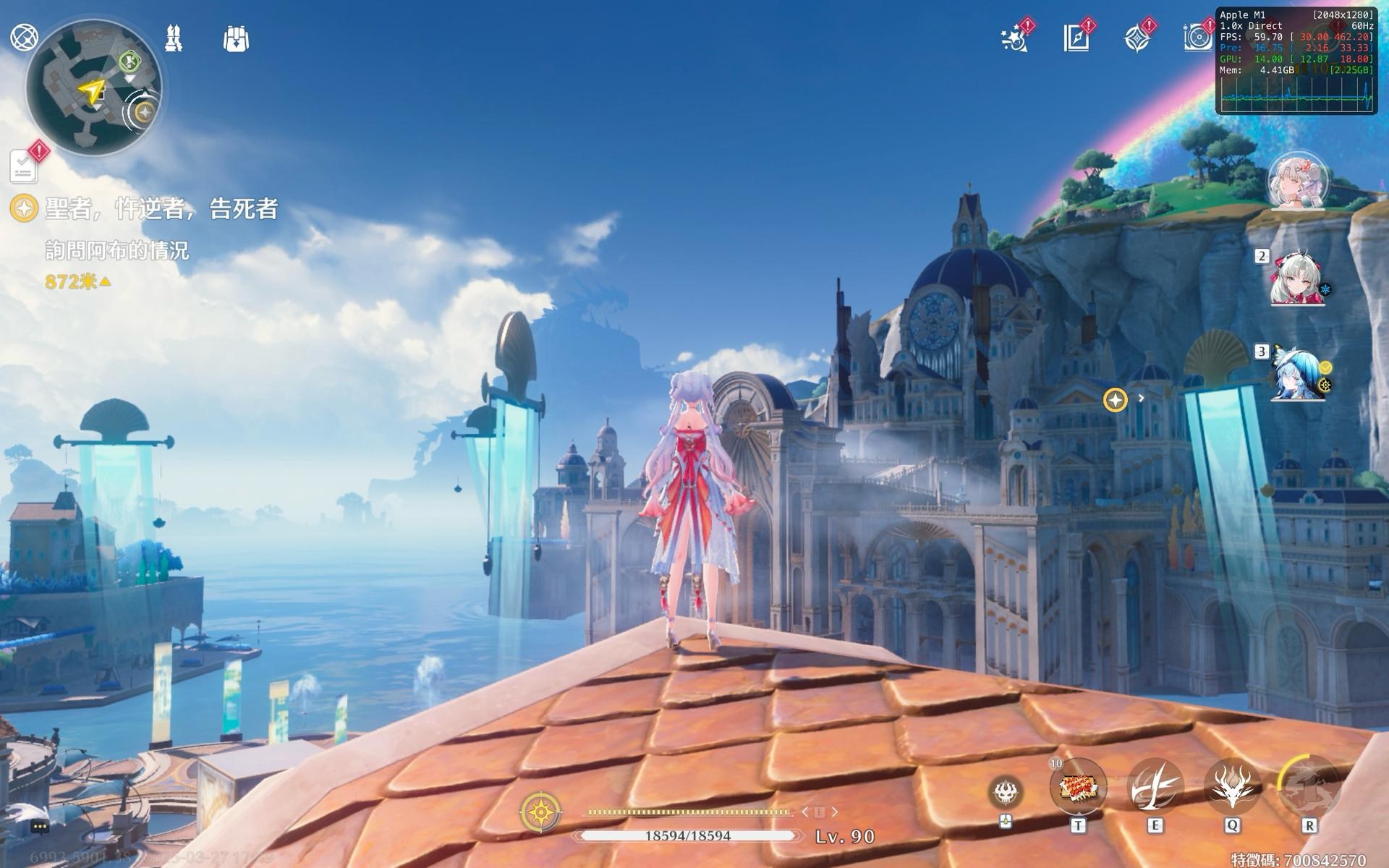Viewport: 1389px width, 868px height.
Task: Click the golden compass utility wheel icon
Action: pos(540,812)
